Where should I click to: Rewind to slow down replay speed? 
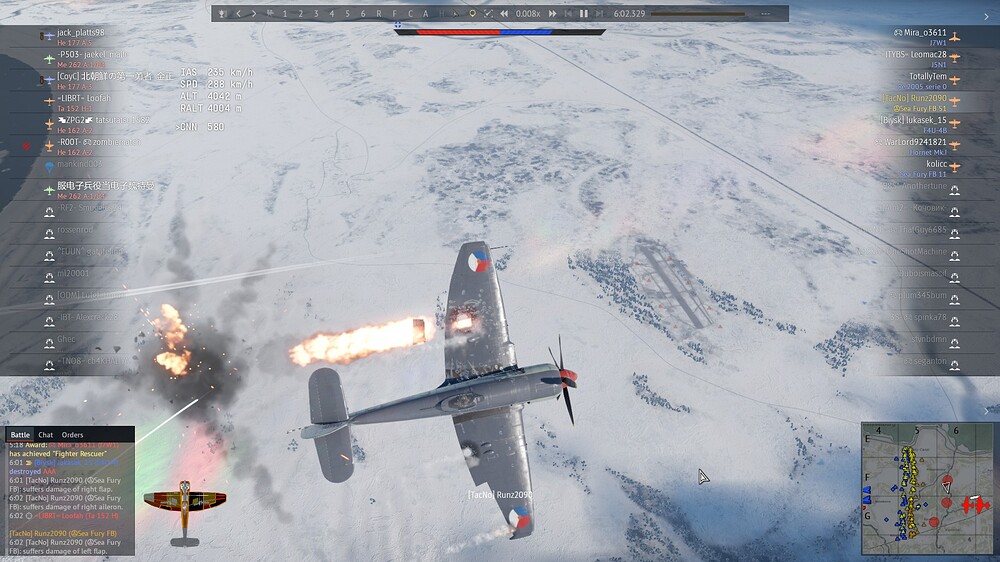click(x=504, y=14)
